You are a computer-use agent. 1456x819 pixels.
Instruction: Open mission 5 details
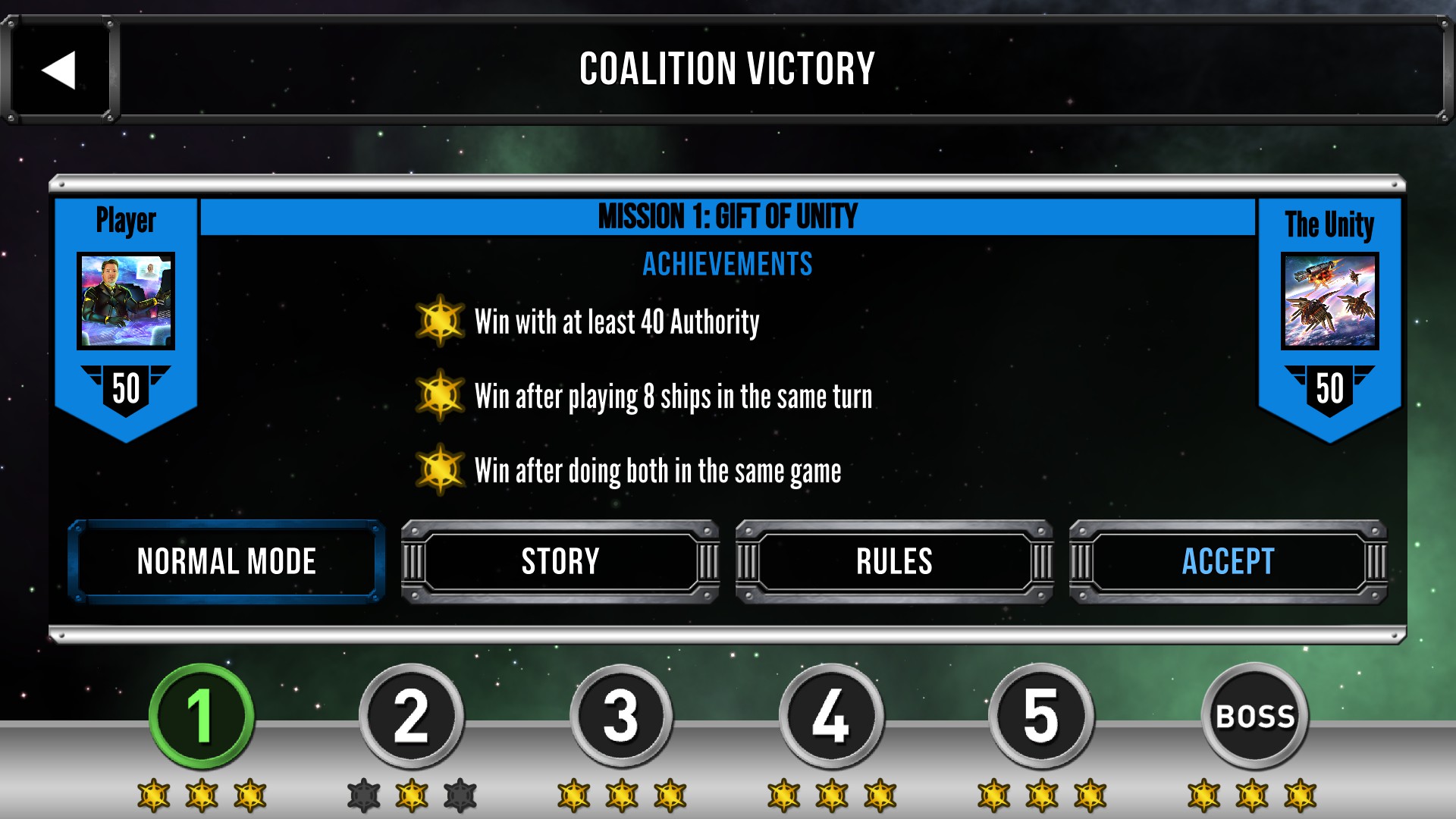click(x=1040, y=717)
